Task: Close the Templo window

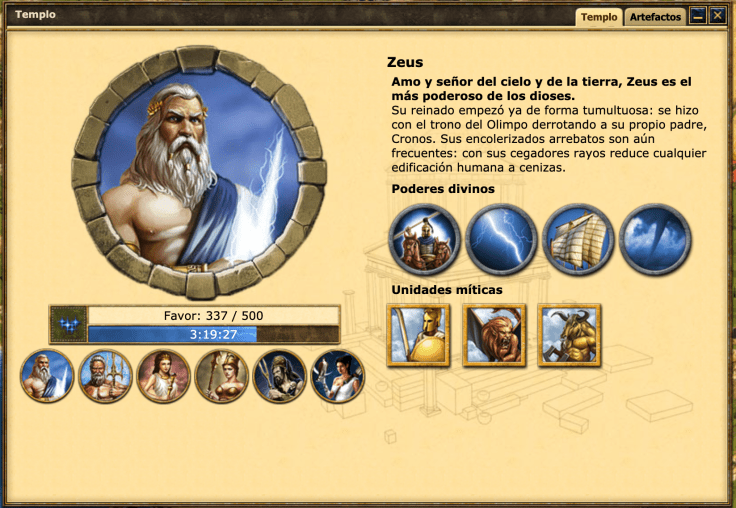Action: coord(717,16)
